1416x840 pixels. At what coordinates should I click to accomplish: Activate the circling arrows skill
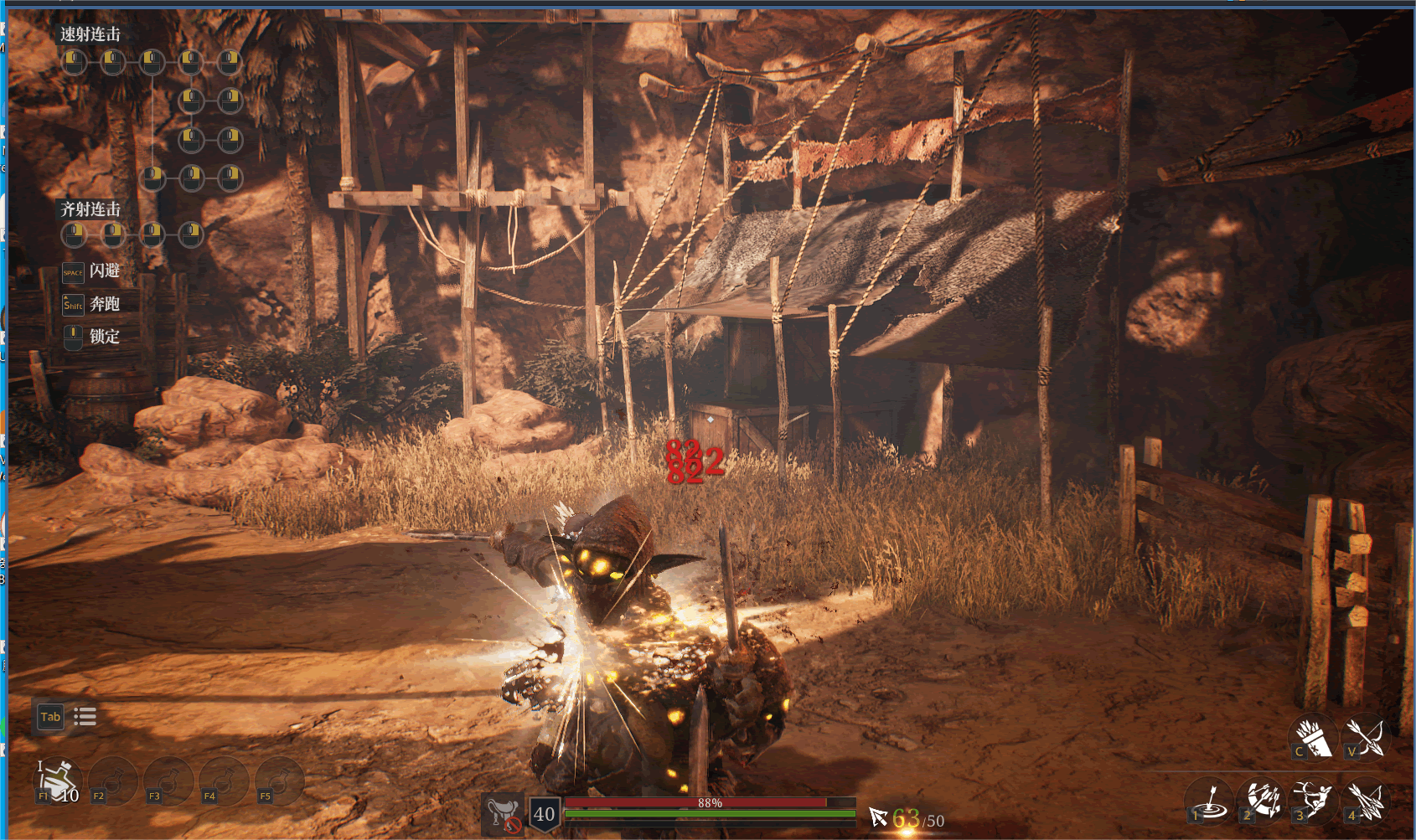pyautogui.click(x=1262, y=801)
